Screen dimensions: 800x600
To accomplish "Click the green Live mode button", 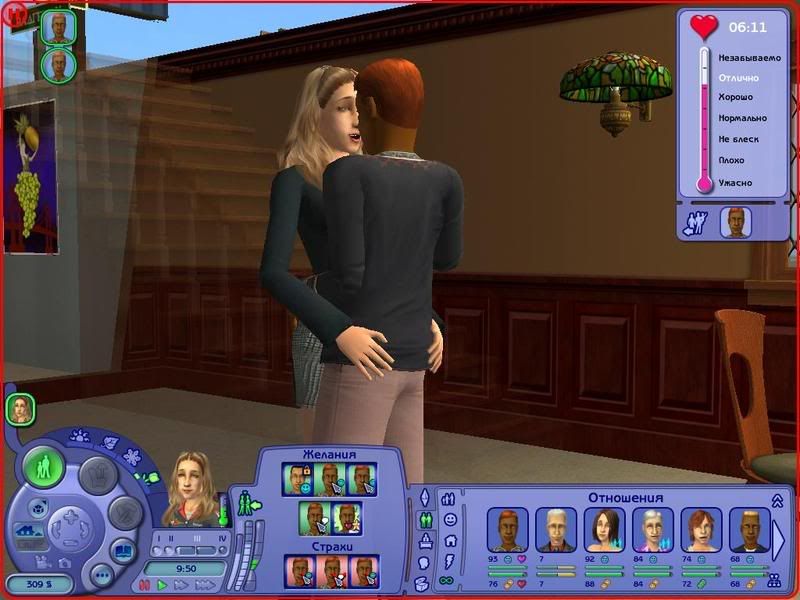I will pos(44,467).
